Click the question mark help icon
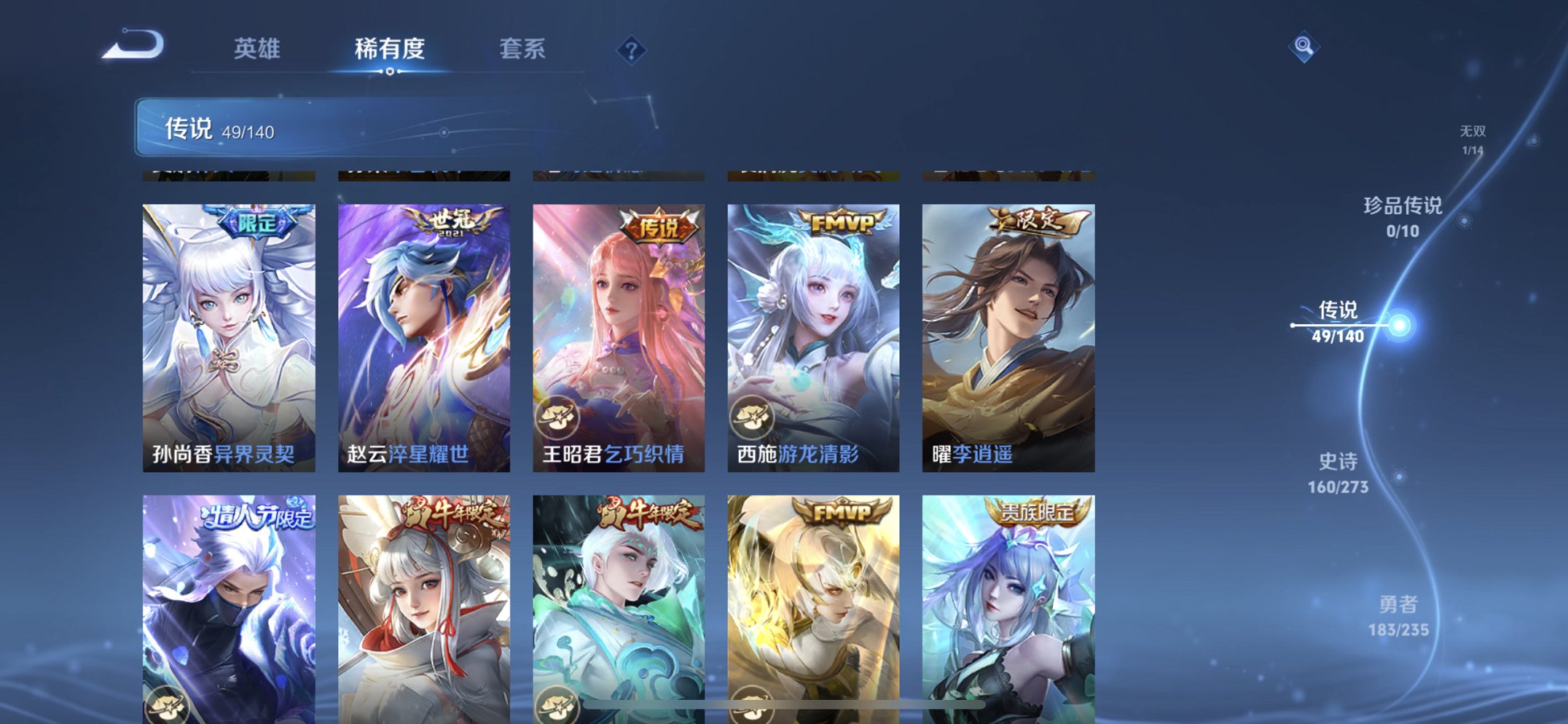 click(x=631, y=50)
